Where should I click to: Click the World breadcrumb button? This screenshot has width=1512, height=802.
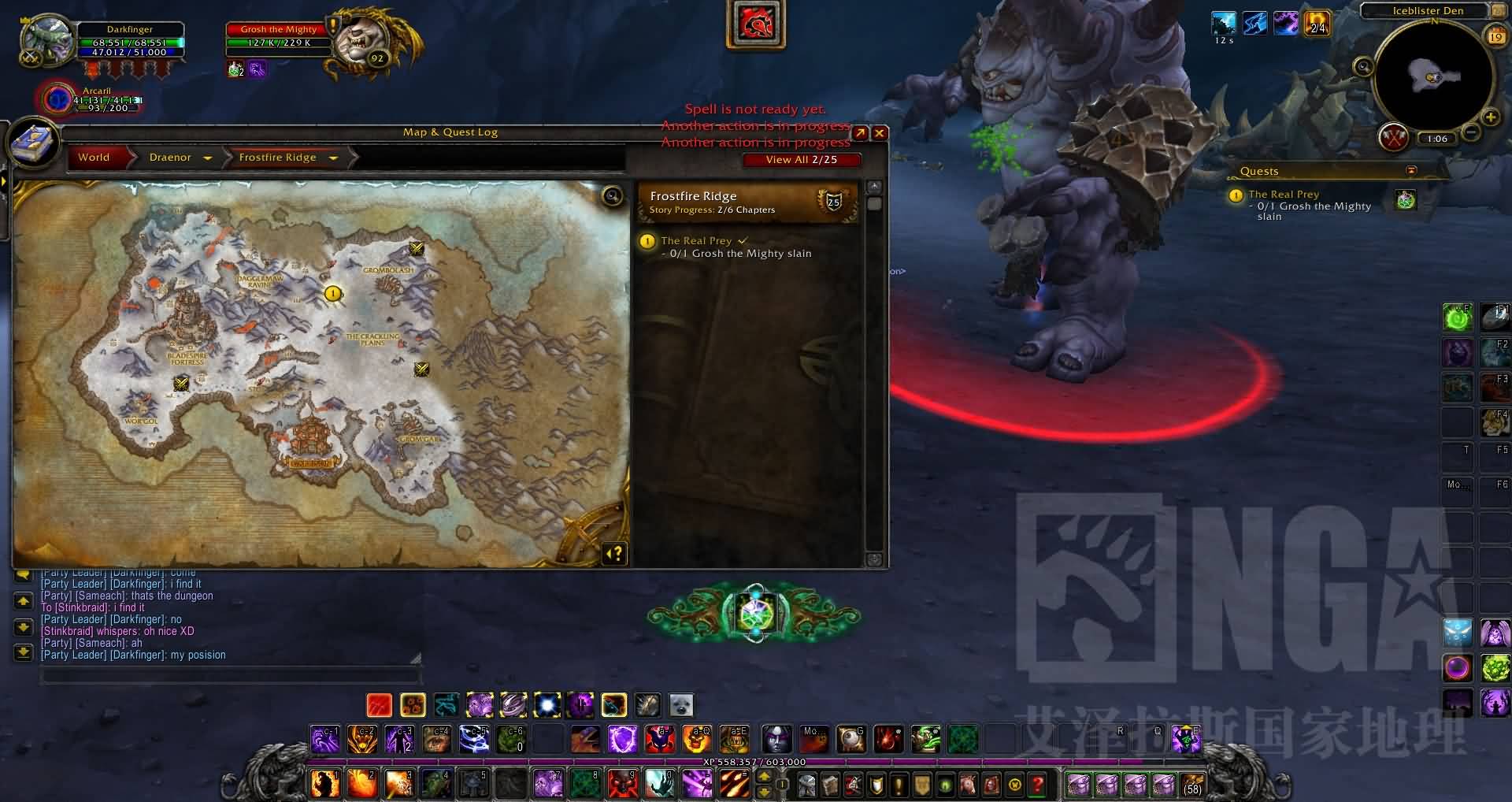[x=94, y=158]
